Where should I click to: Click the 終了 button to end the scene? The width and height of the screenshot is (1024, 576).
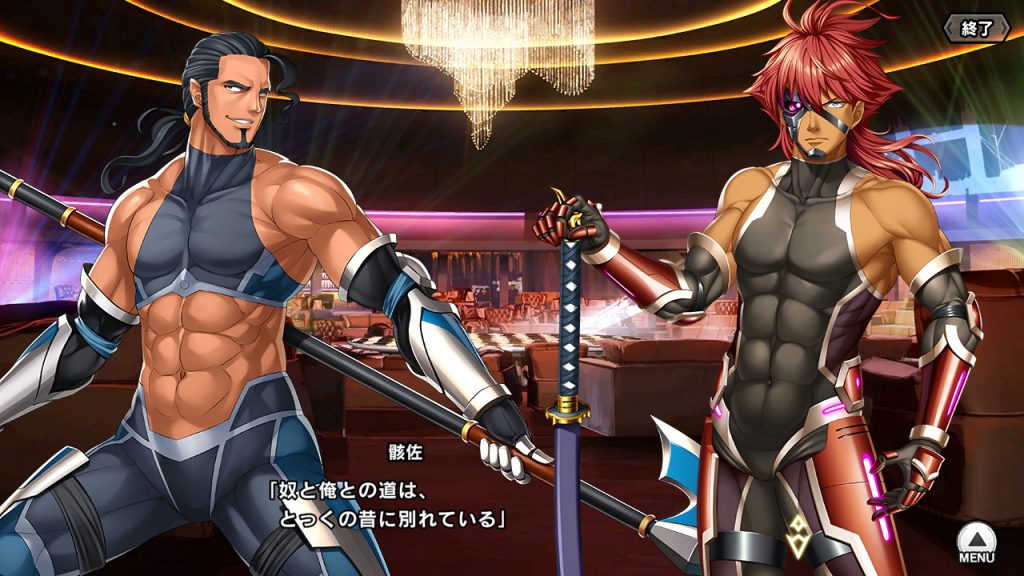pos(977,28)
